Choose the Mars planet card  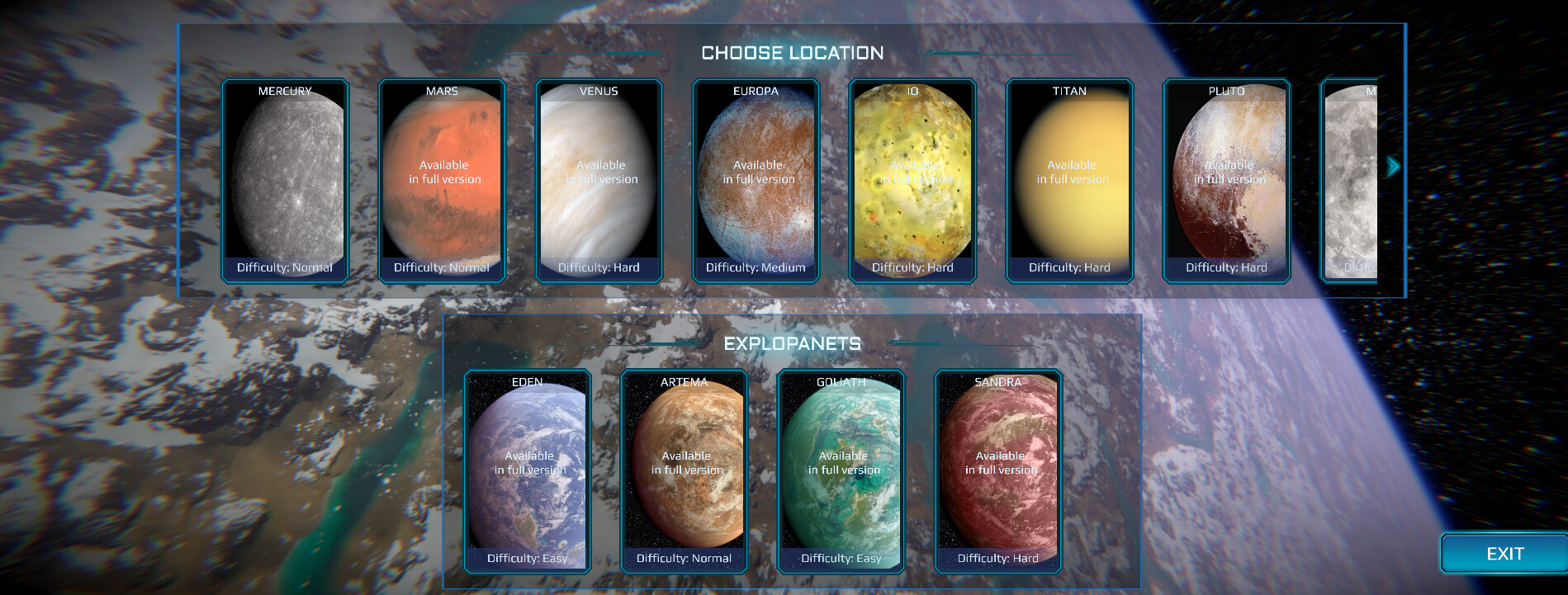tap(442, 181)
